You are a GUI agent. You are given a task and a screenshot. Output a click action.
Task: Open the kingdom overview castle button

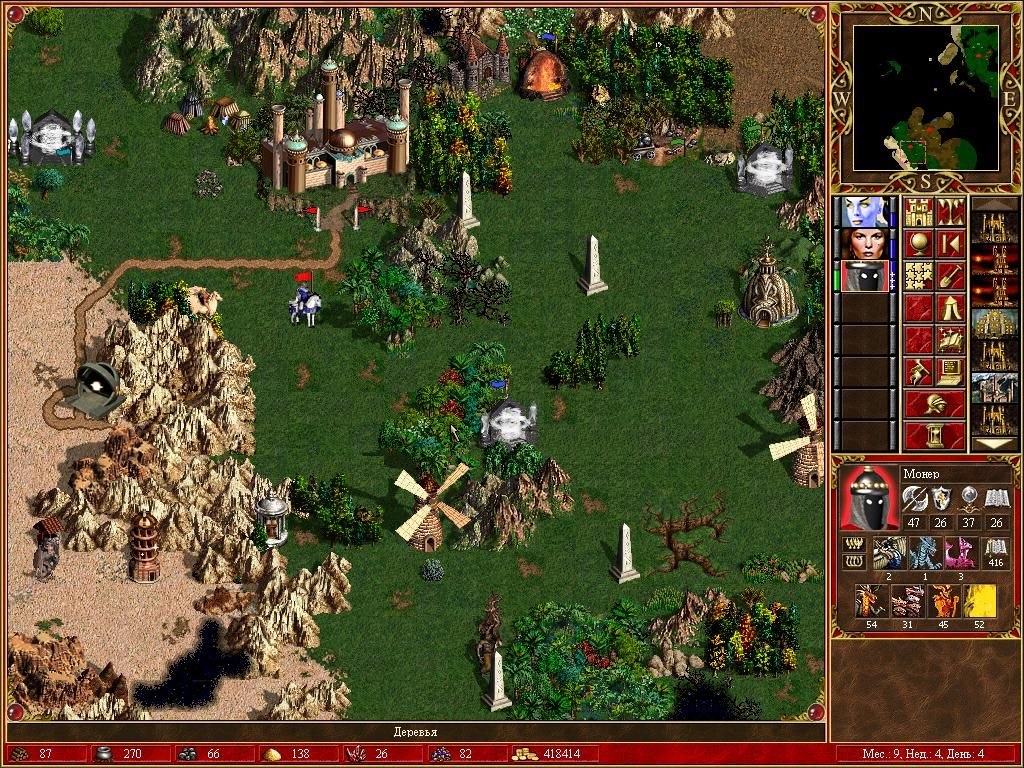click(x=918, y=212)
